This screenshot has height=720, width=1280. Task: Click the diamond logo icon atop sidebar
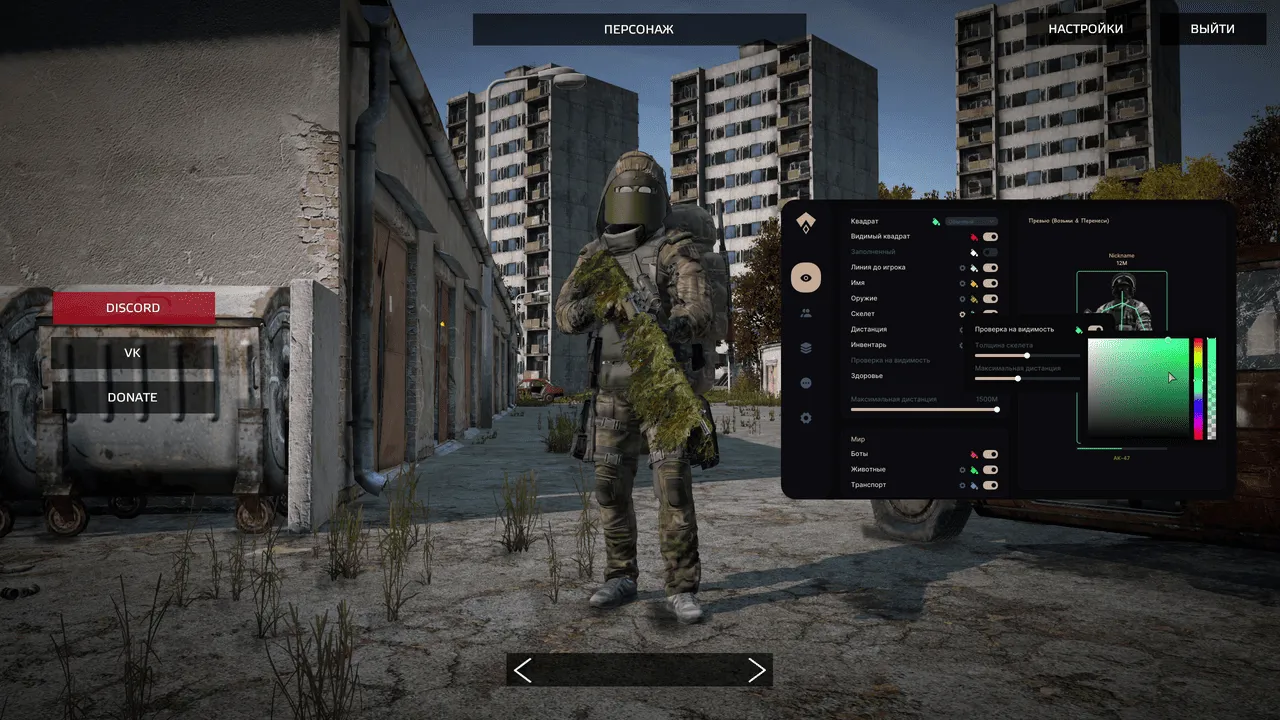(806, 224)
